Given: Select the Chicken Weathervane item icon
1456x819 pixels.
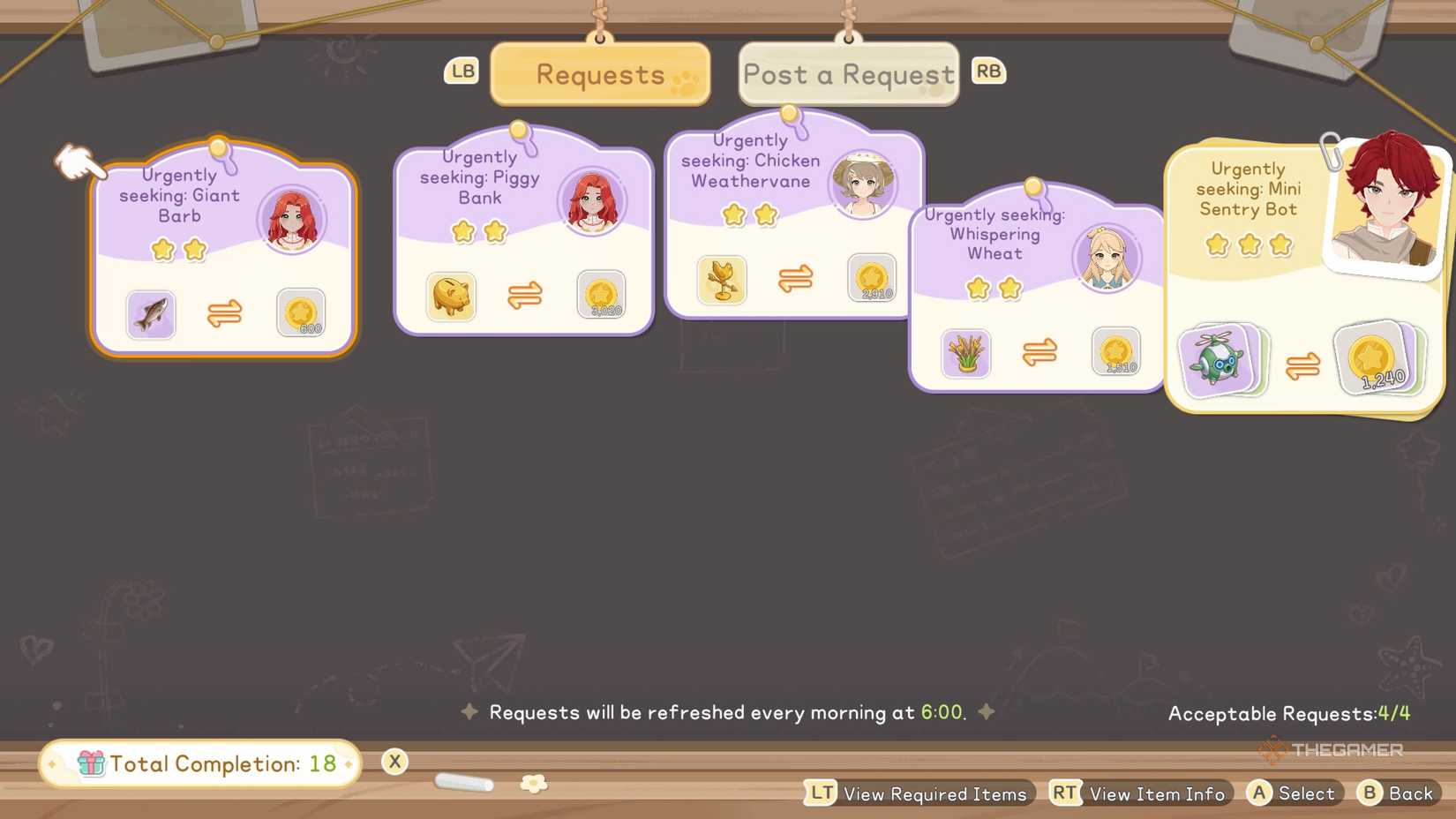Looking at the screenshot, I should 721,281.
